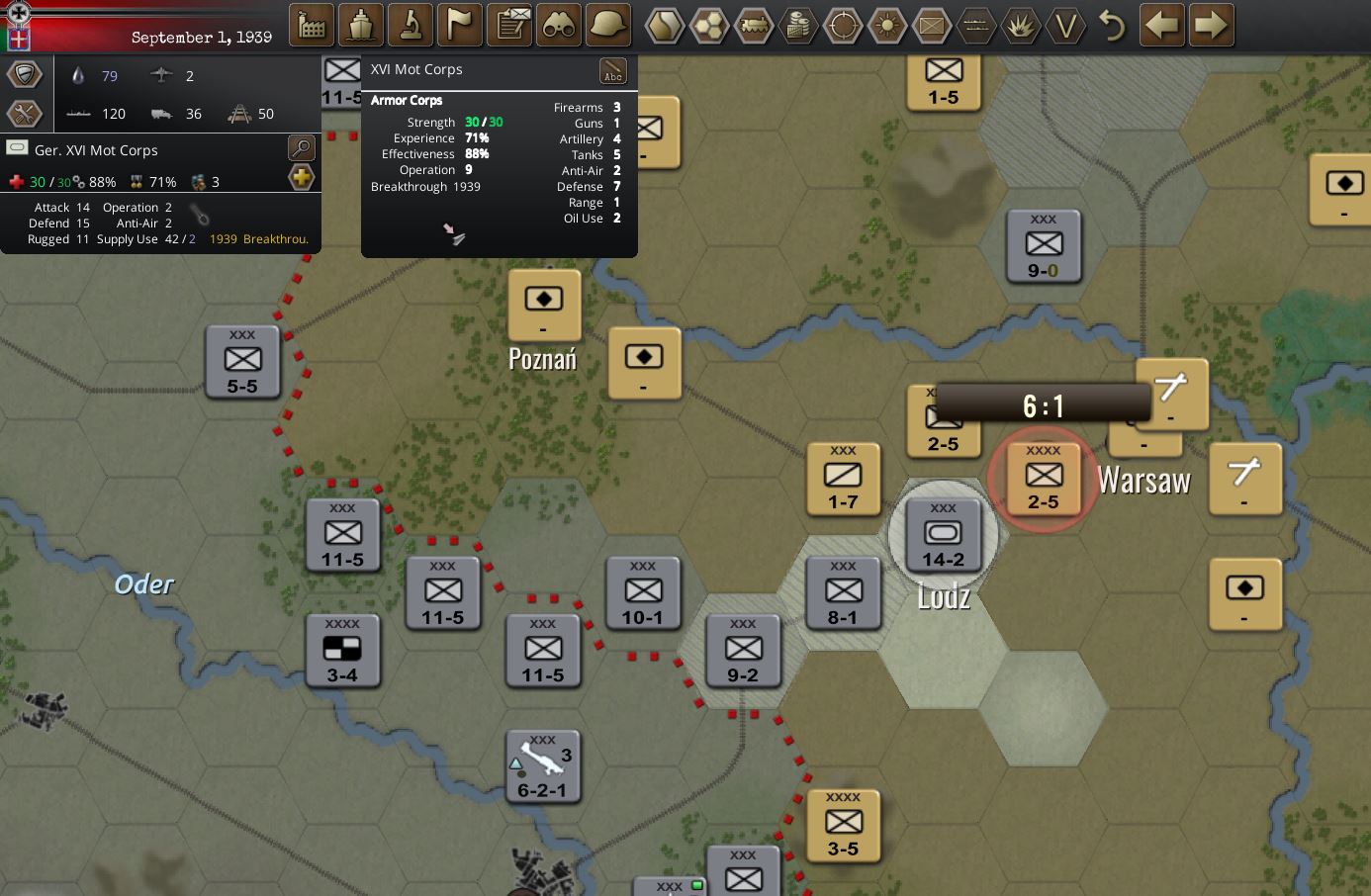Open the research microscope screen
This screenshot has width=1371, height=896.
click(x=410, y=25)
